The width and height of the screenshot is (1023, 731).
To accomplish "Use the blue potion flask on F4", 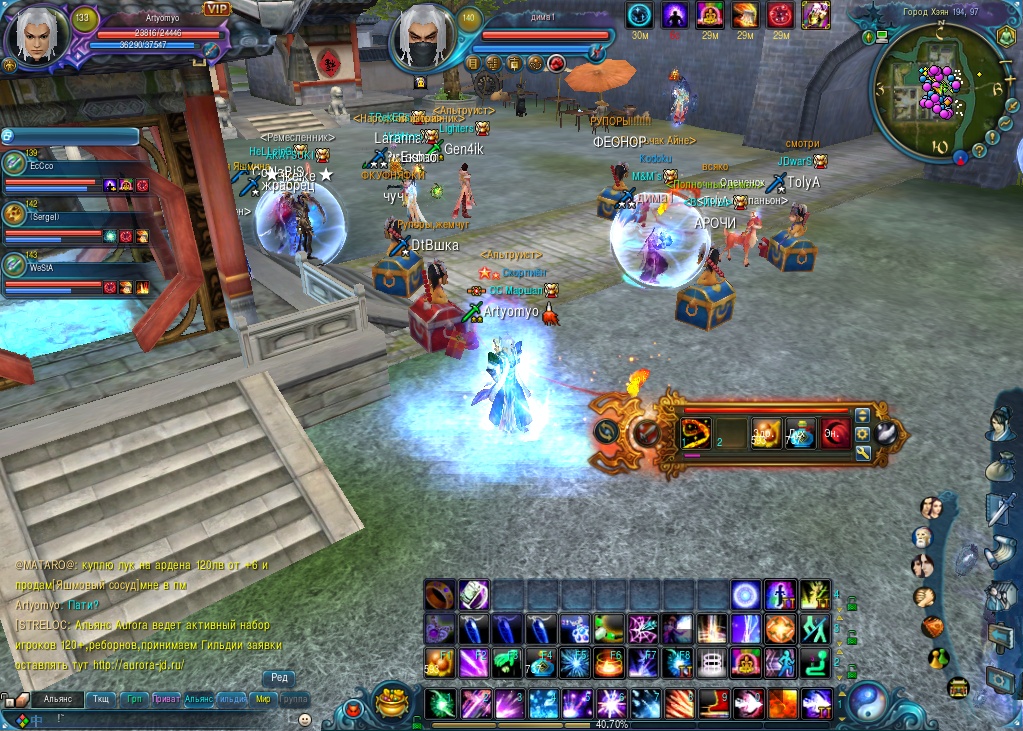I will tap(541, 662).
